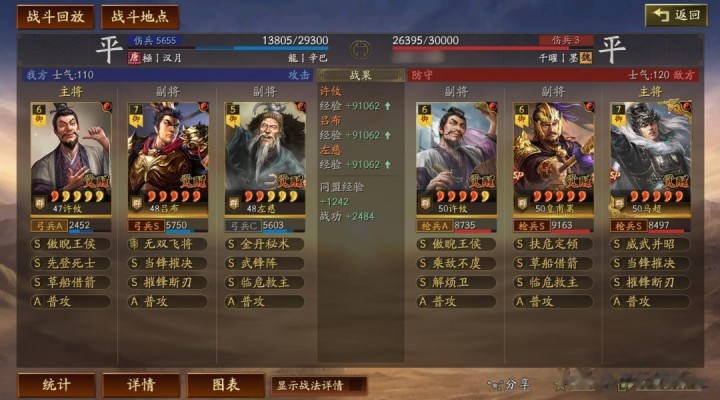Open the 统计 statistics view
Image resolution: width=720 pixels, height=400 pixels.
(x=56, y=385)
